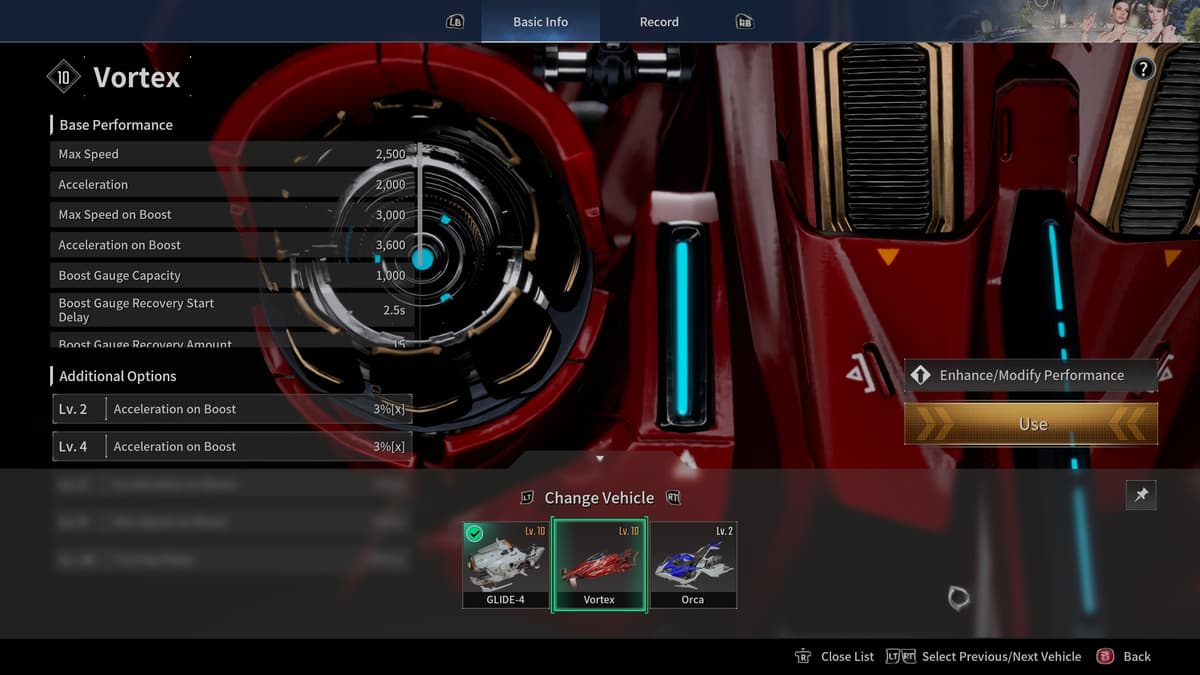
Task: Select the Boost Gauge Capacity row
Action: (232, 275)
